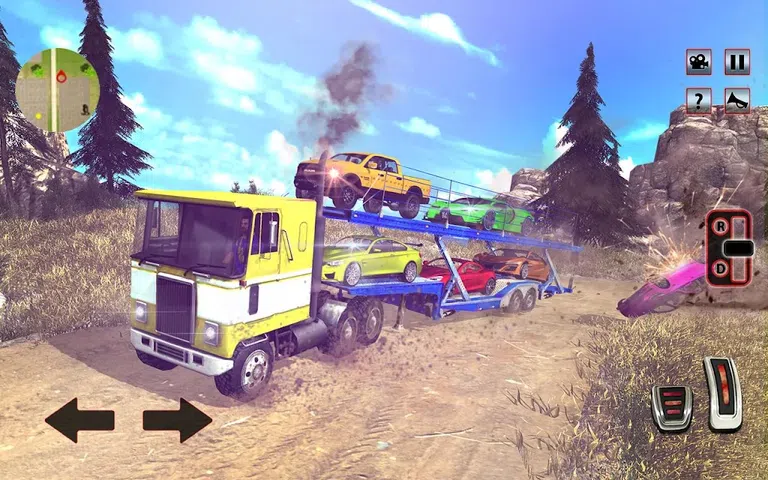768x480 pixels.
Task: Tap the brake pedal
Action: (671, 406)
